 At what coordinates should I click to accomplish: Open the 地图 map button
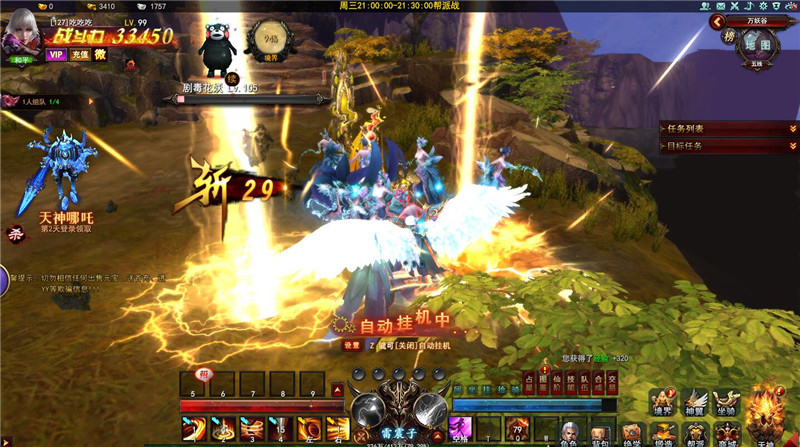click(x=757, y=45)
